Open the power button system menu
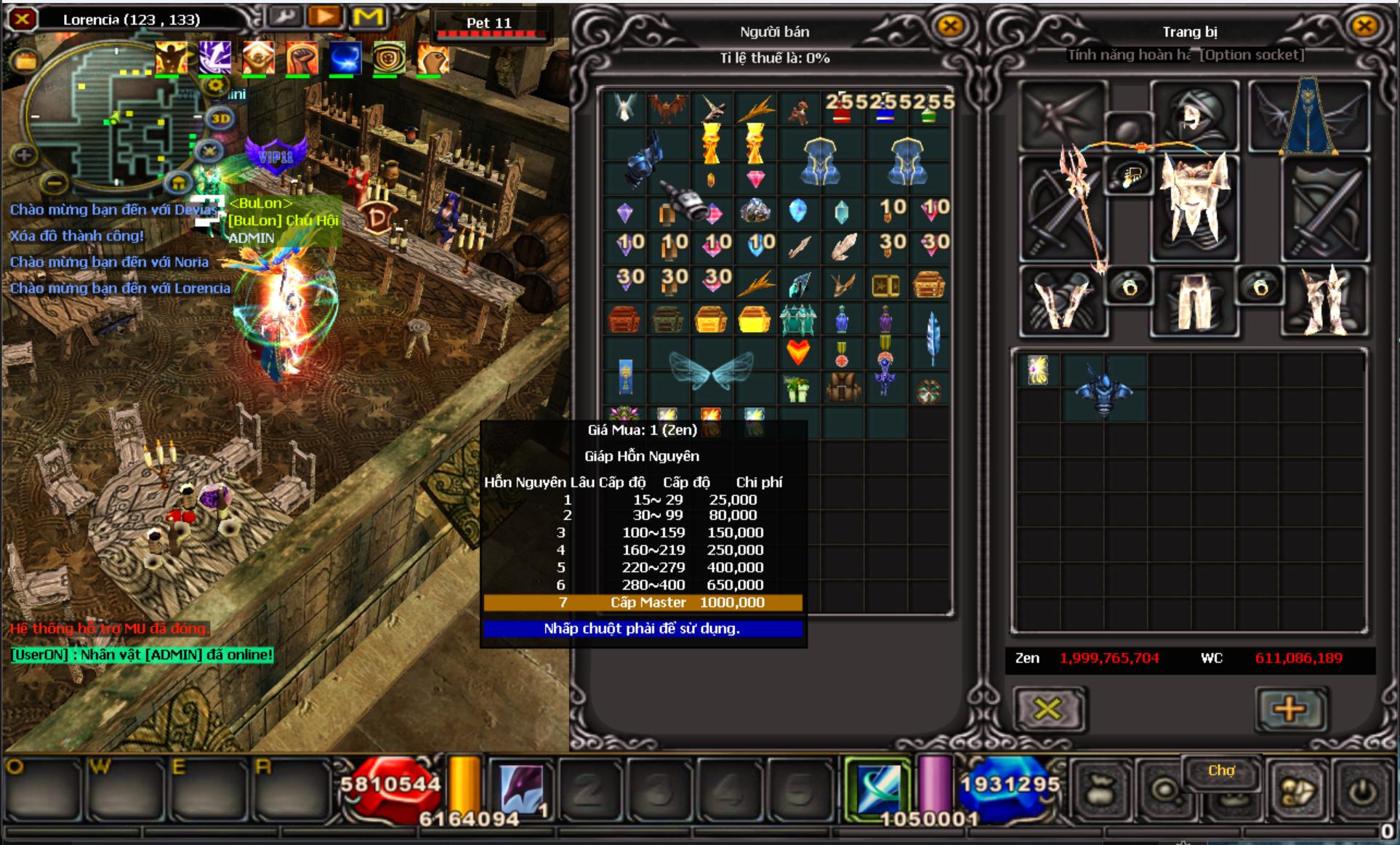 [1361, 792]
